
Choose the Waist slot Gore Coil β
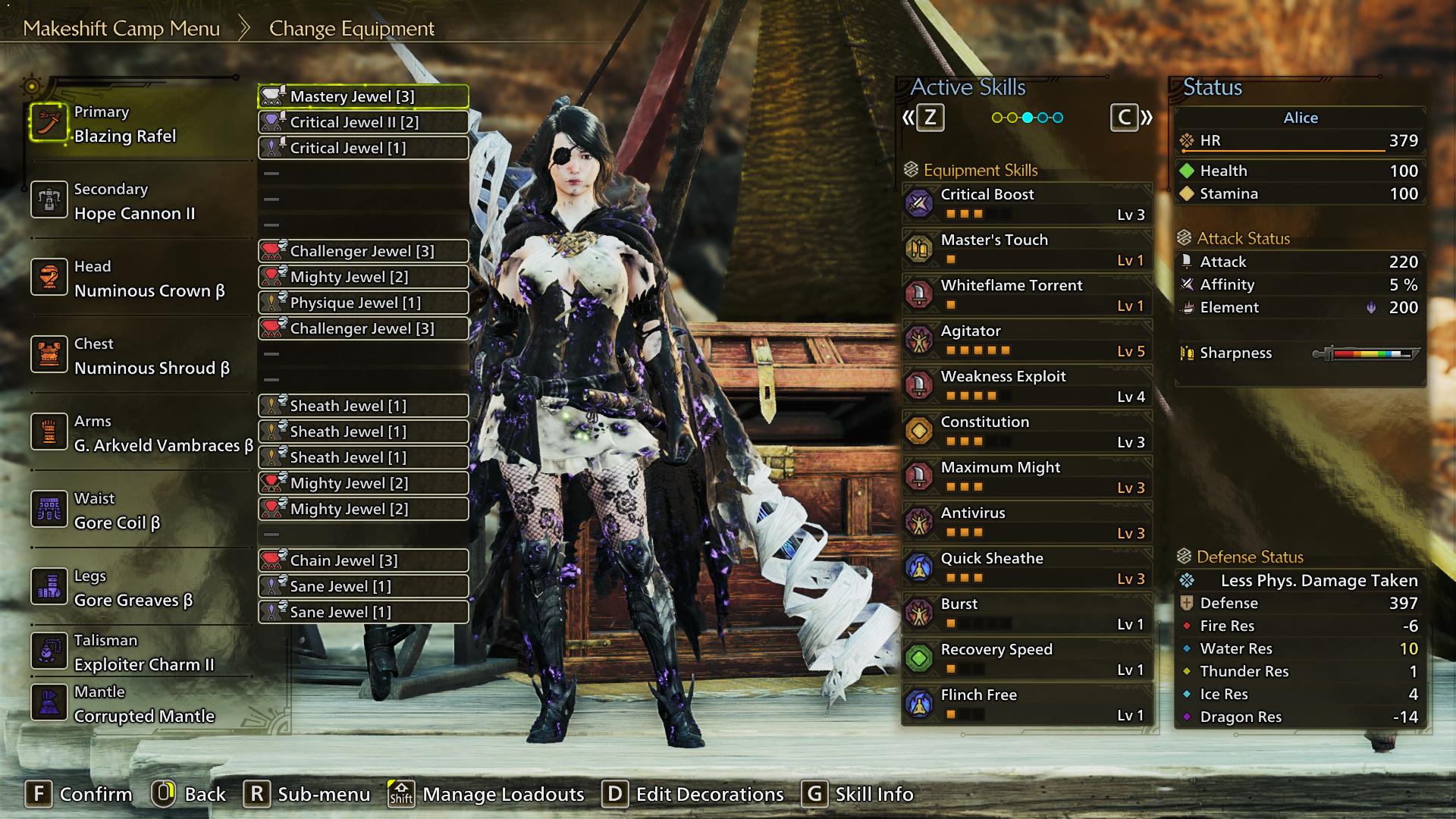click(118, 511)
